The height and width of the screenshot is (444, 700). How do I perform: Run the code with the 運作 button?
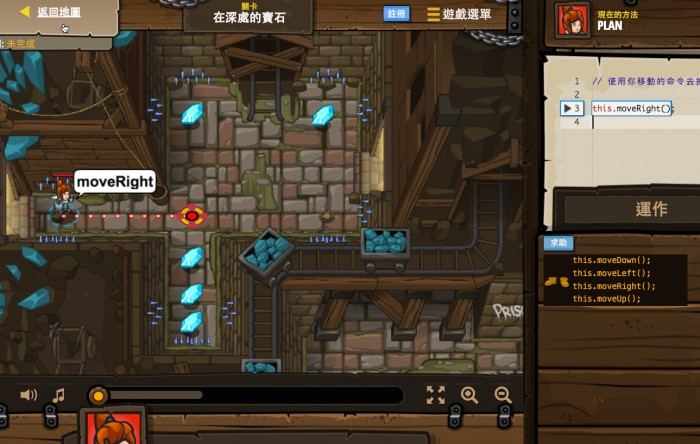651,209
